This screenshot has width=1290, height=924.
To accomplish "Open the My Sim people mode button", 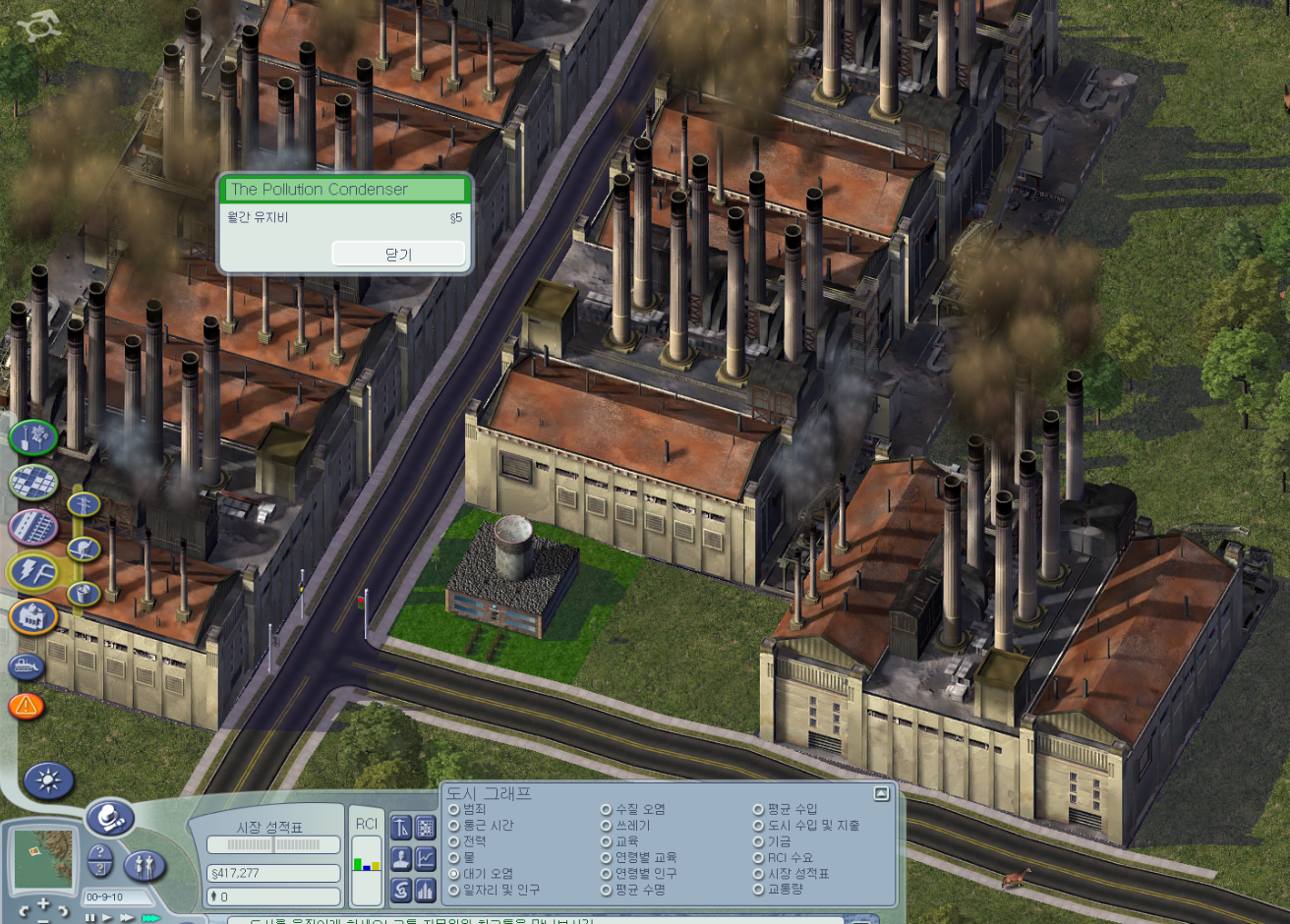I will [145, 865].
